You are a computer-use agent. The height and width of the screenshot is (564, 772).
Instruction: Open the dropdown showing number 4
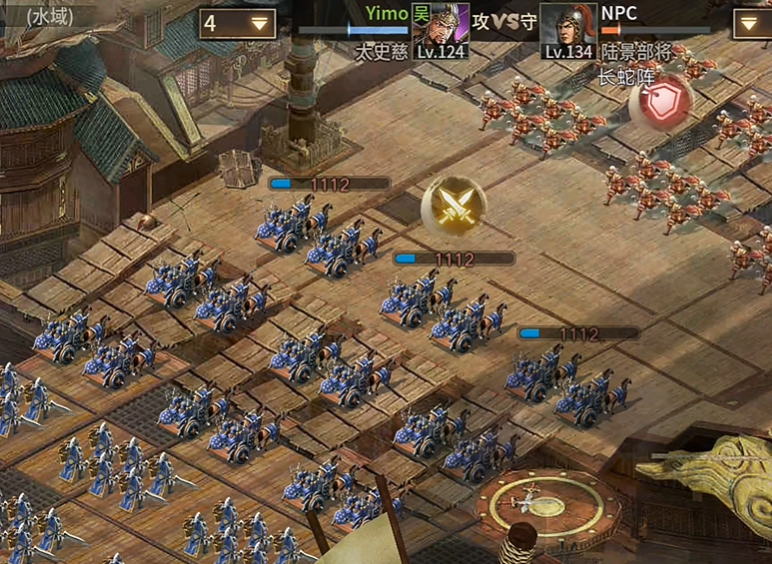coord(238,24)
